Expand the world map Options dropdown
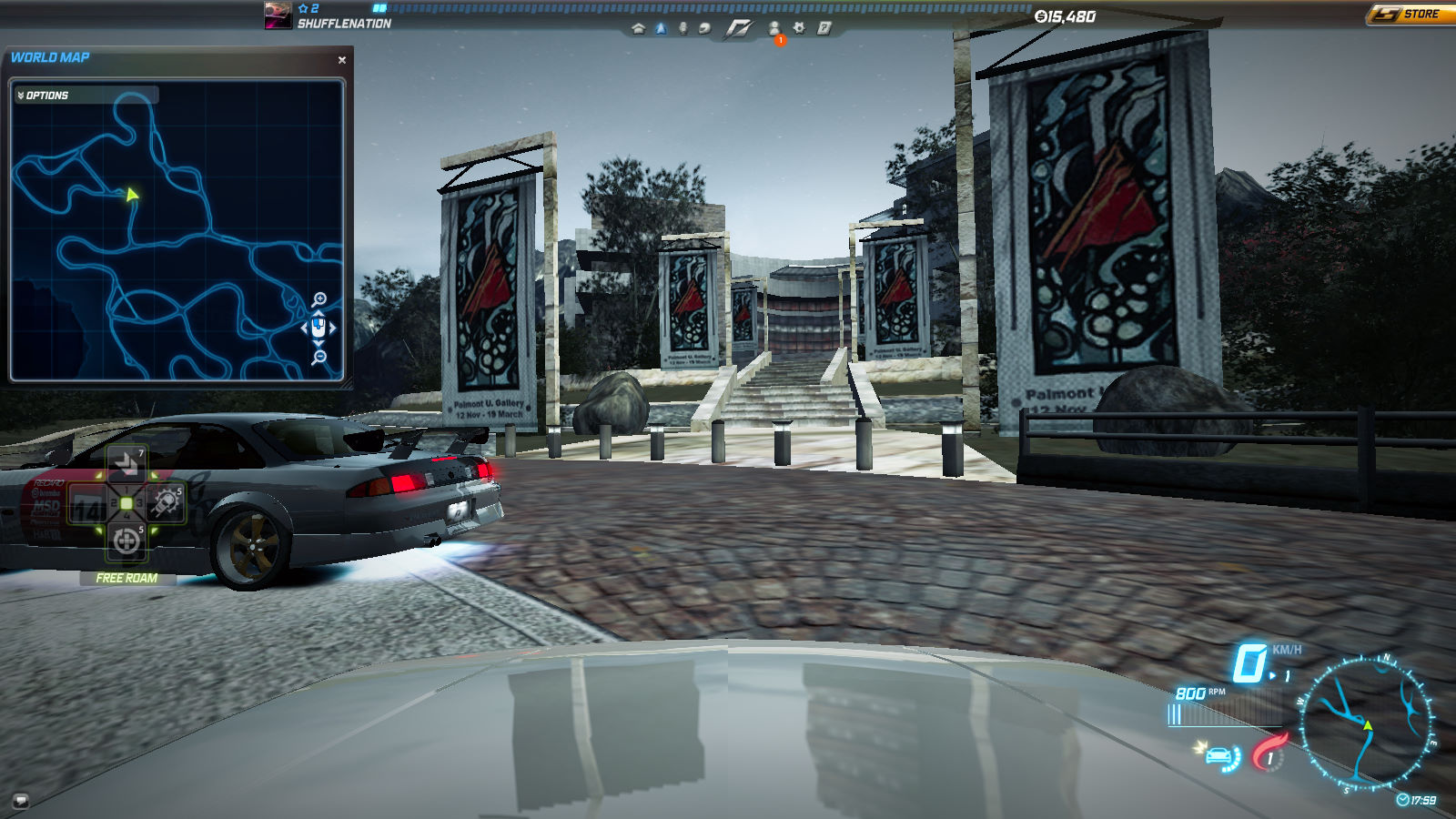This screenshot has width=1456, height=819. click(44, 96)
